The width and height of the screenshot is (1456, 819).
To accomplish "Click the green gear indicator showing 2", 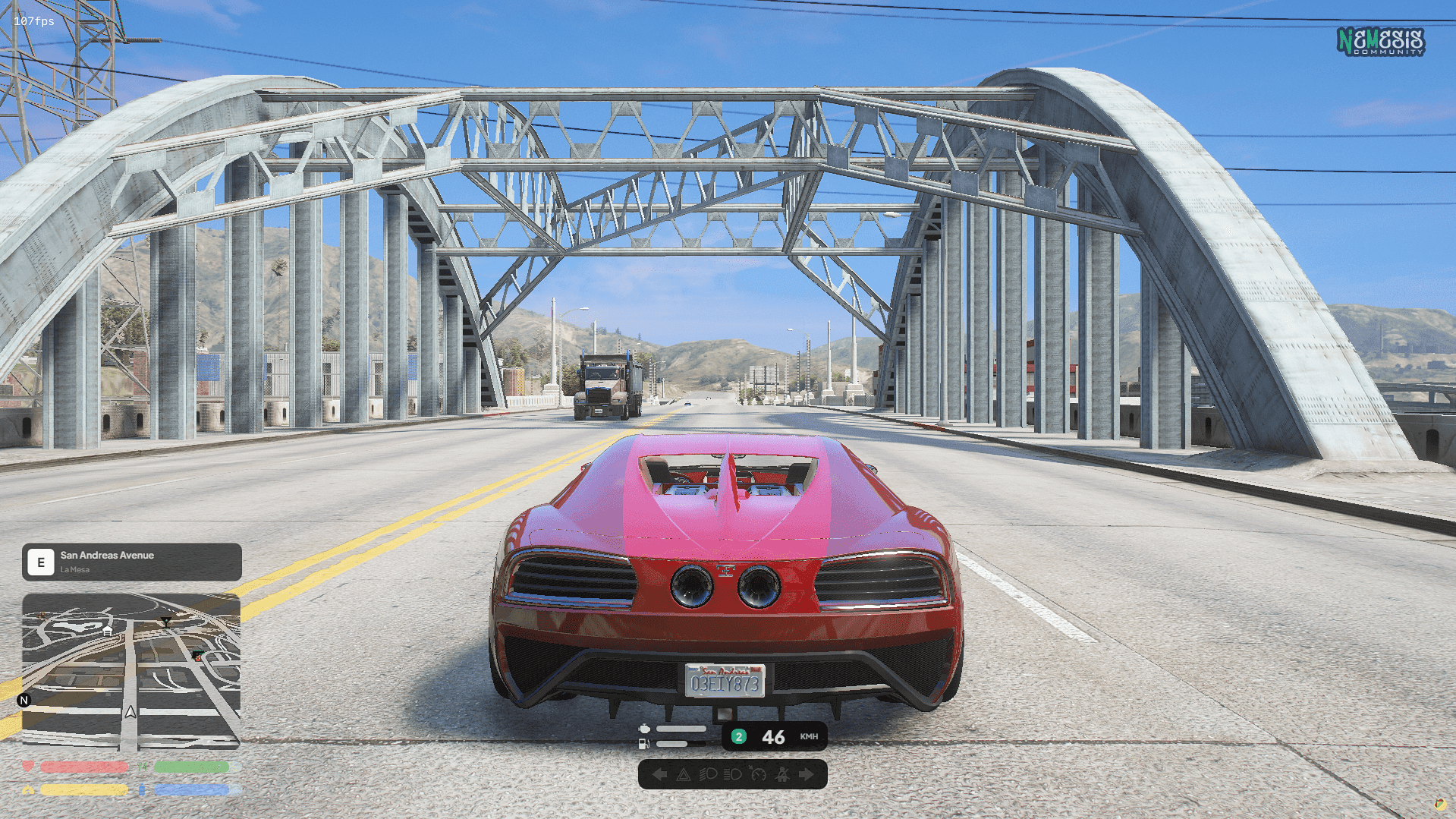I will point(738,736).
